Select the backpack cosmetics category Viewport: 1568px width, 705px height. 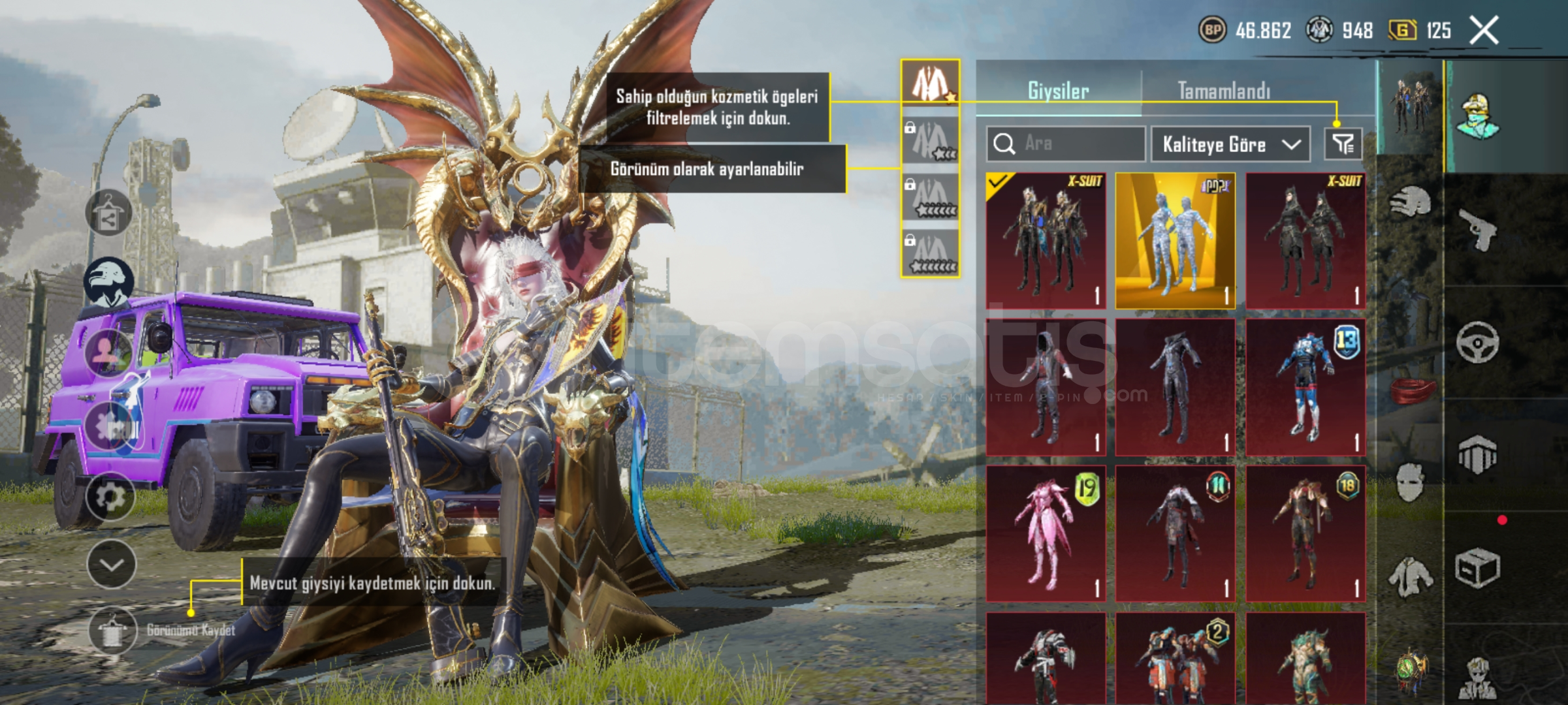[x=1478, y=454]
